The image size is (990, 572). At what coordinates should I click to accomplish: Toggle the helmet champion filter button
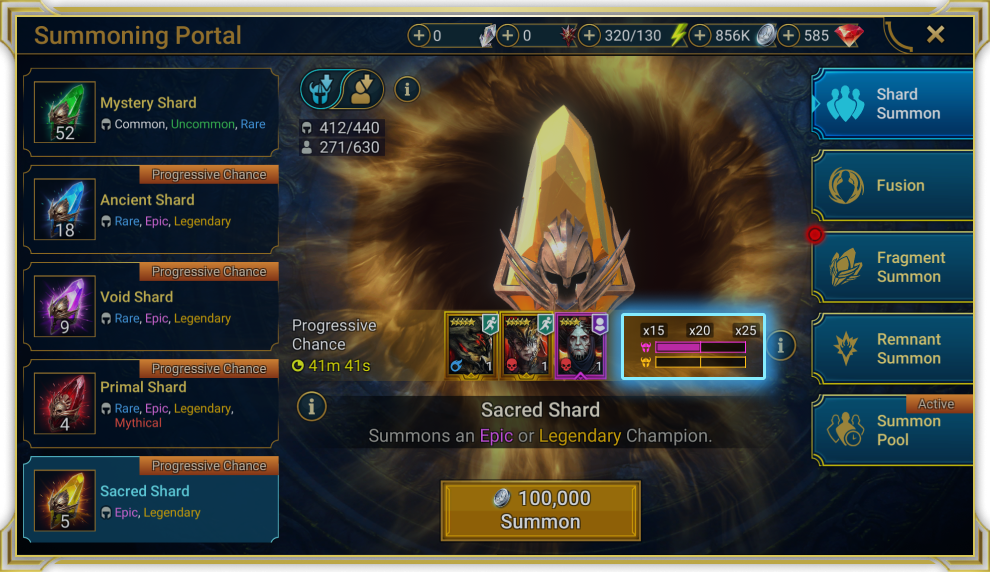(x=320, y=90)
